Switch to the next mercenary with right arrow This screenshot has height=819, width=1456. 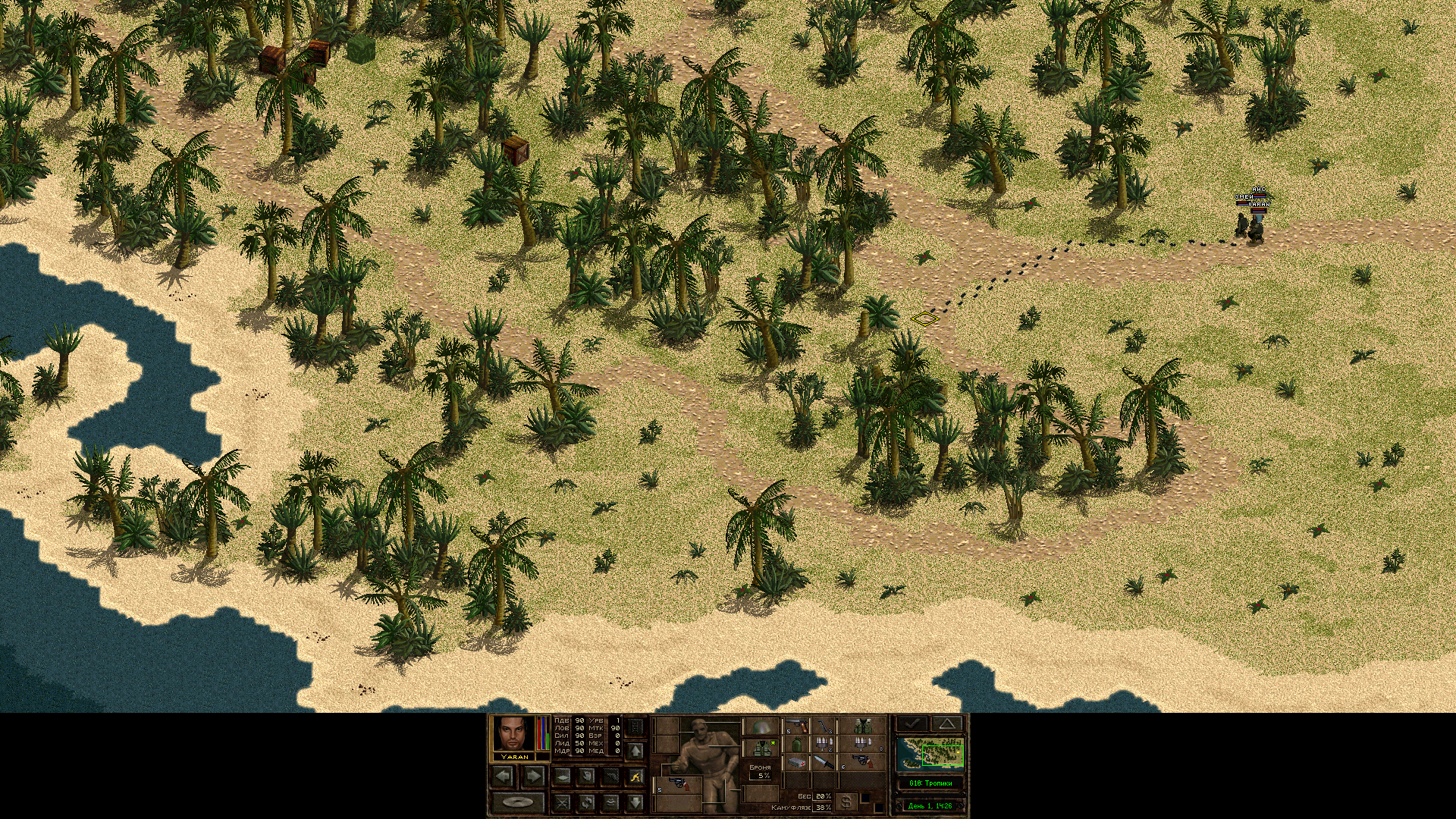coord(533,776)
